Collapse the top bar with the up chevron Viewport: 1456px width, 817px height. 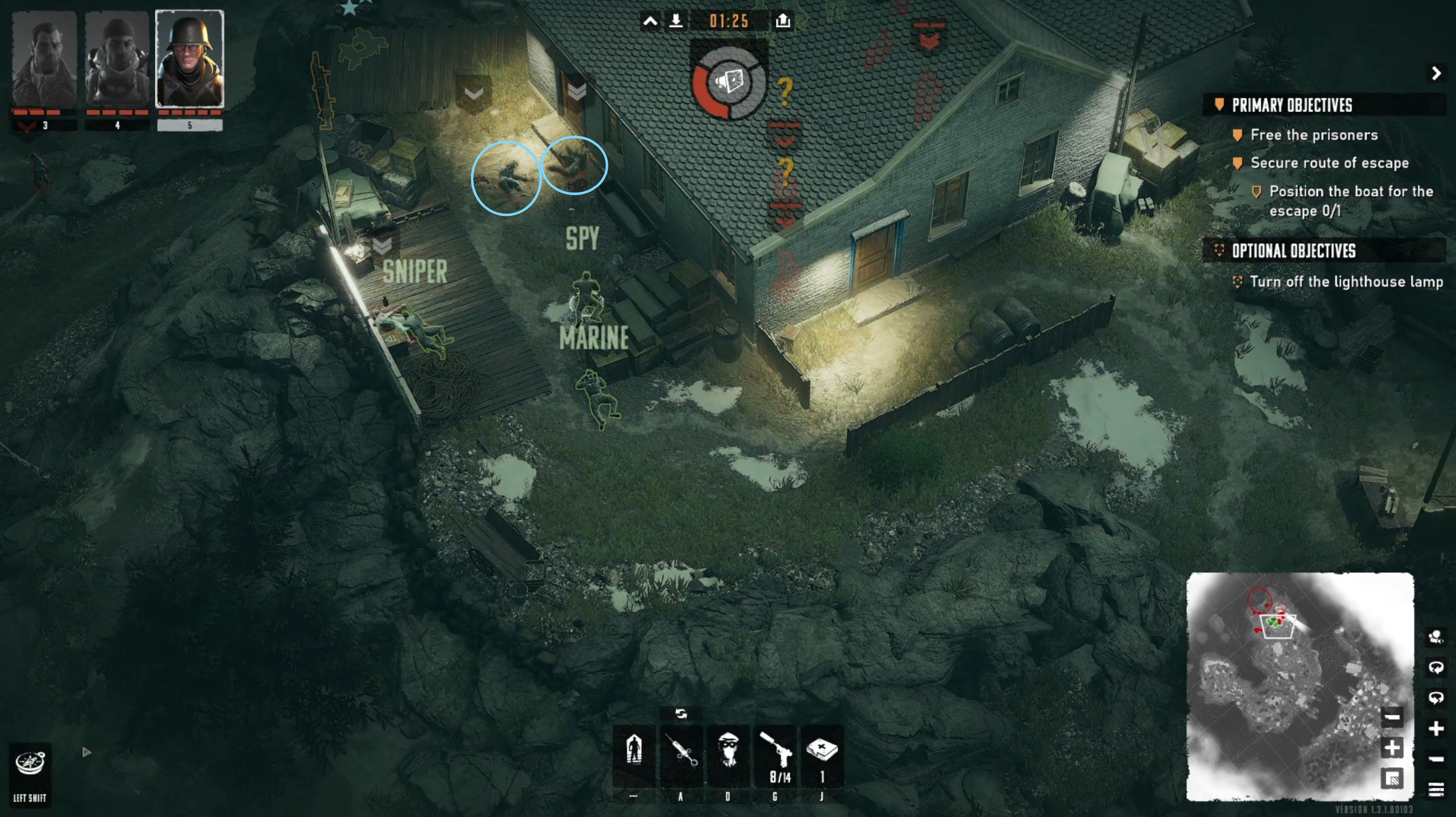[650, 22]
